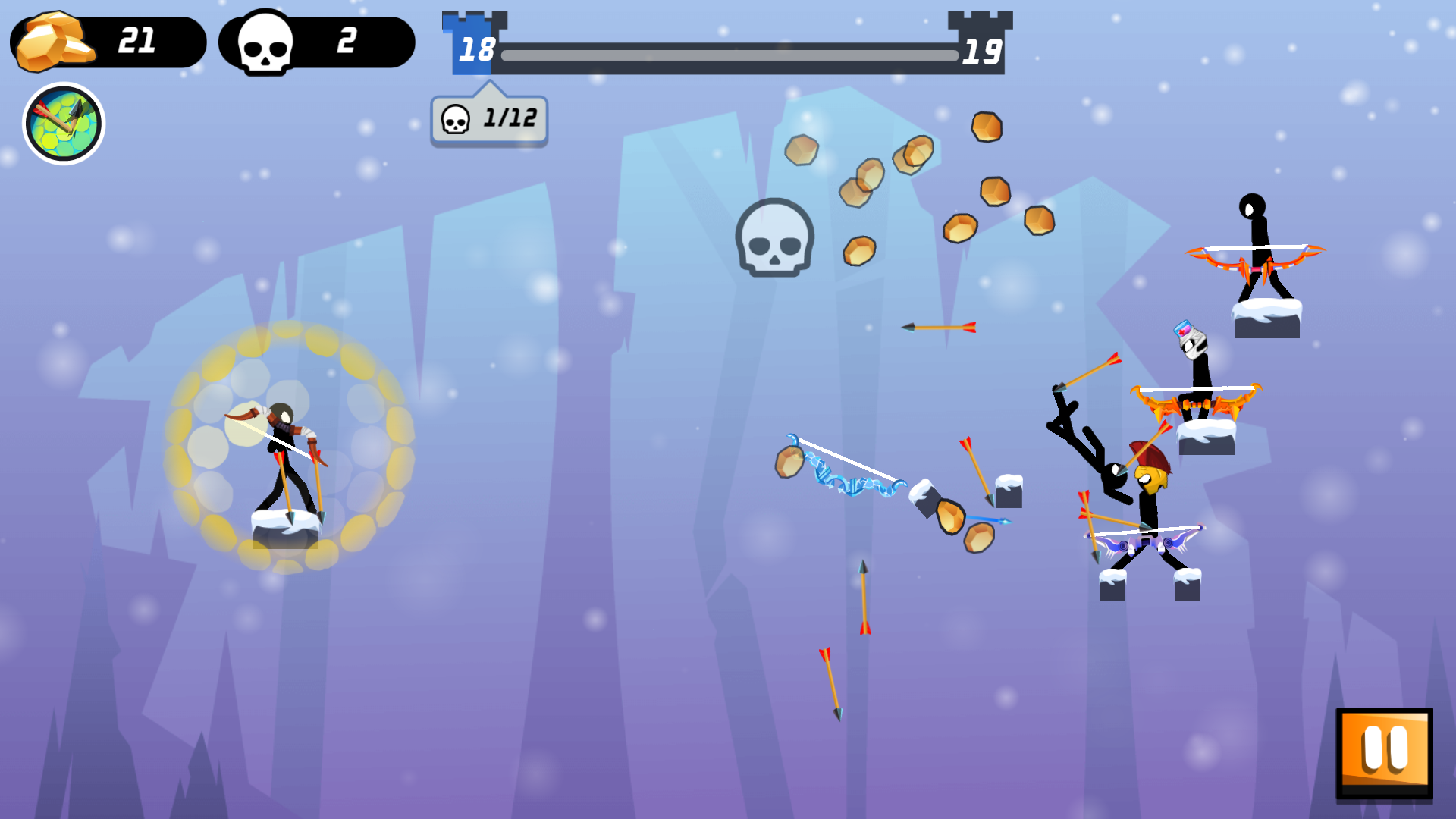1456x819 pixels.
Task: Click the gold nuggets counter showing 21
Action: pyautogui.click(x=106, y=42)
